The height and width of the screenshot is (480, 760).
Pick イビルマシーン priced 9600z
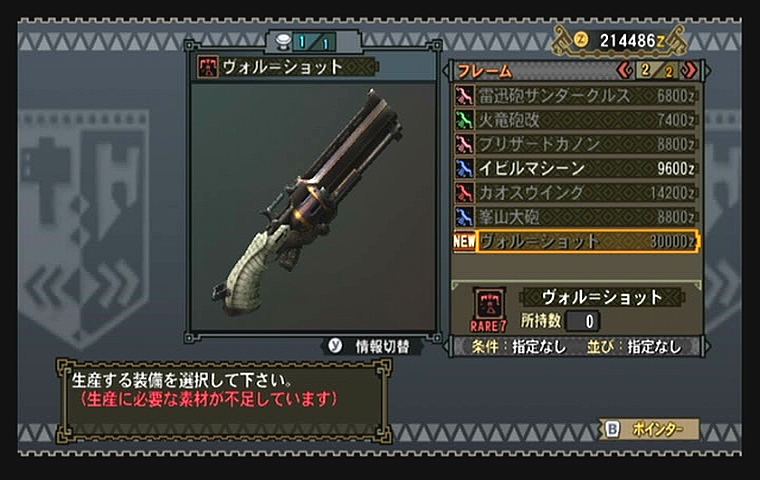575,168
